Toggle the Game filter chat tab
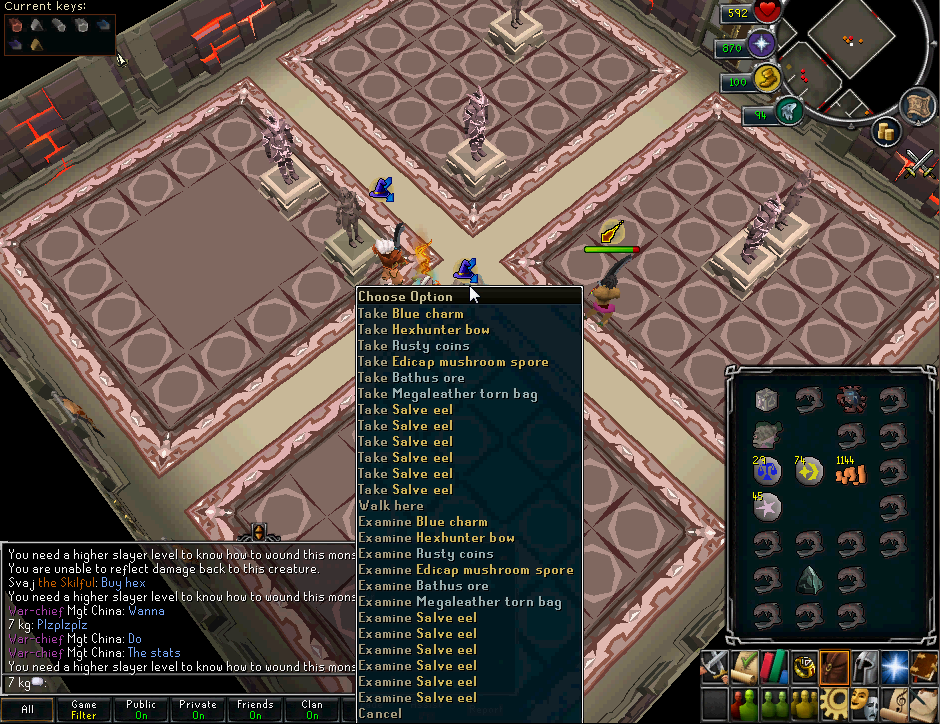 pyautogui.click(x=84, y=710)
